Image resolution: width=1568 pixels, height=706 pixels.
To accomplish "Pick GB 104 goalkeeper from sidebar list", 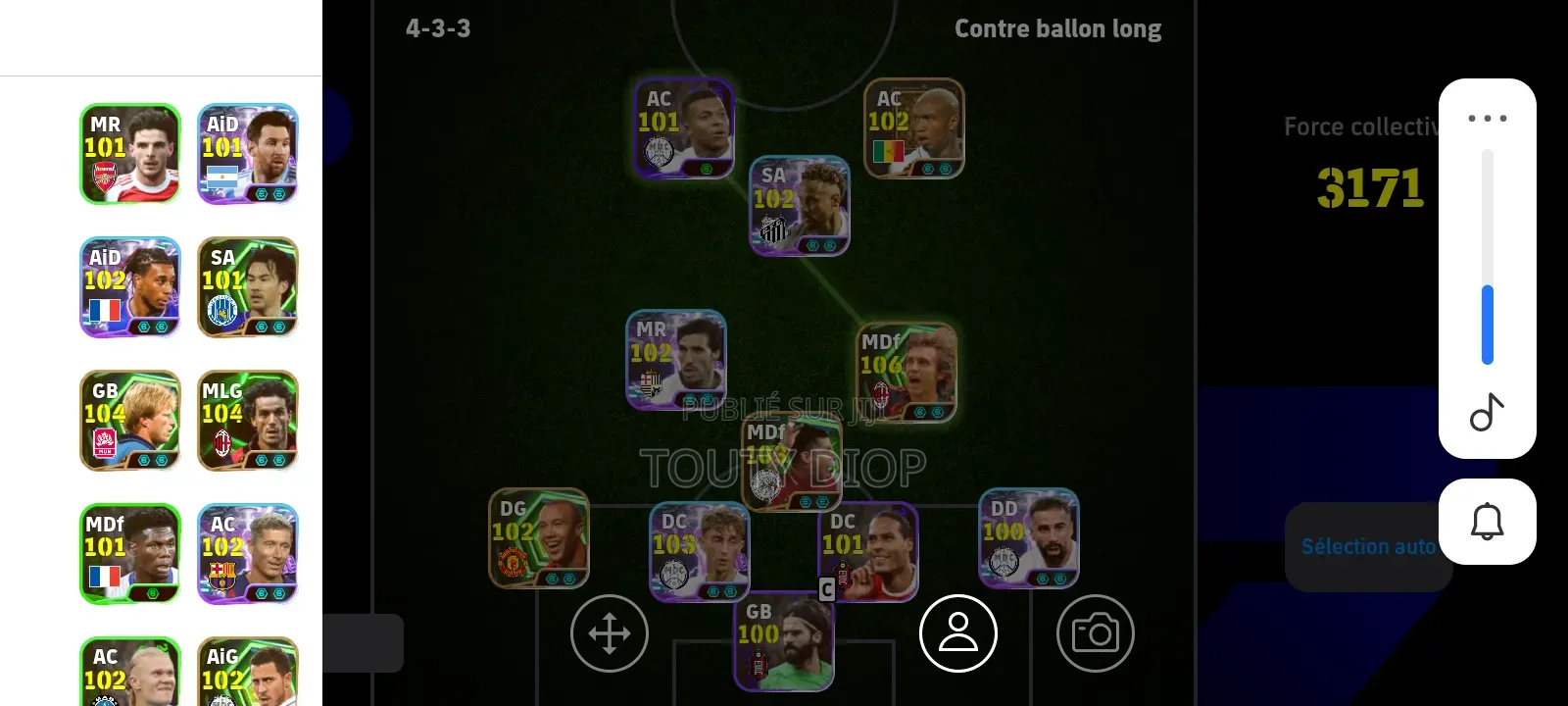I will 129,421.
